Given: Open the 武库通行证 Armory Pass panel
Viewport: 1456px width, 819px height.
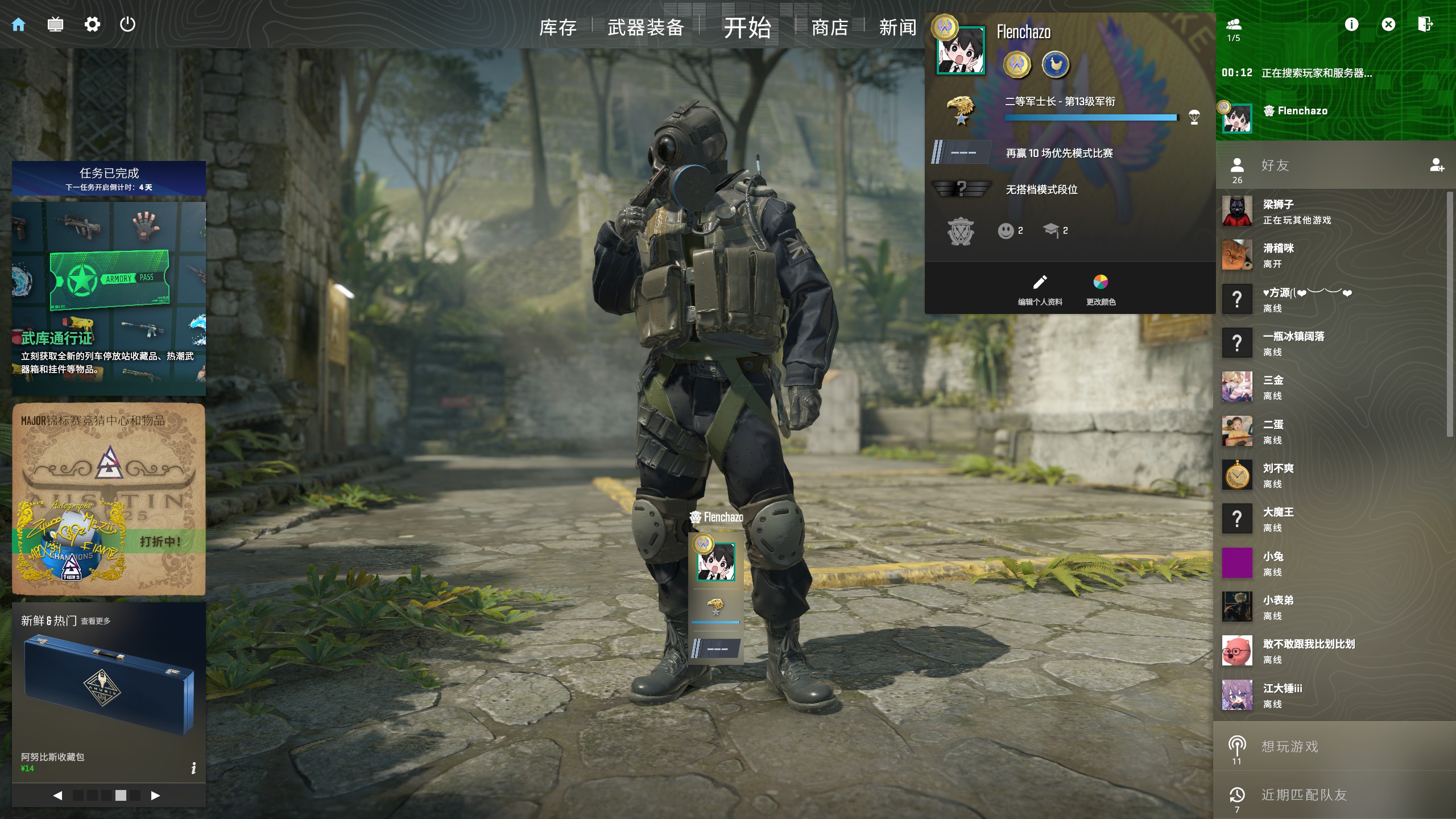Looking at the screenshot, I should pos(108,296).
